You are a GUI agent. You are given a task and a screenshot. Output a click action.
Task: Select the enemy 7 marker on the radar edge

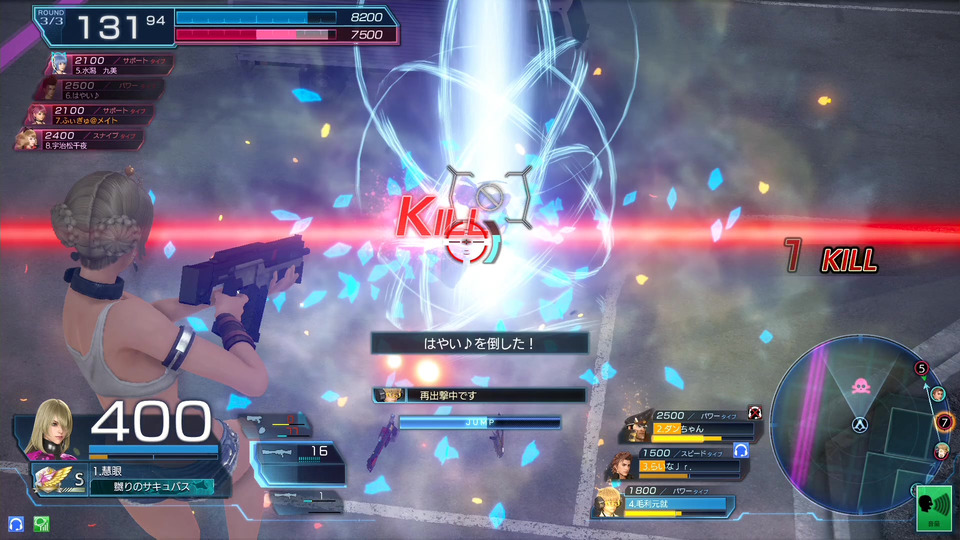(x=943, y=422)
